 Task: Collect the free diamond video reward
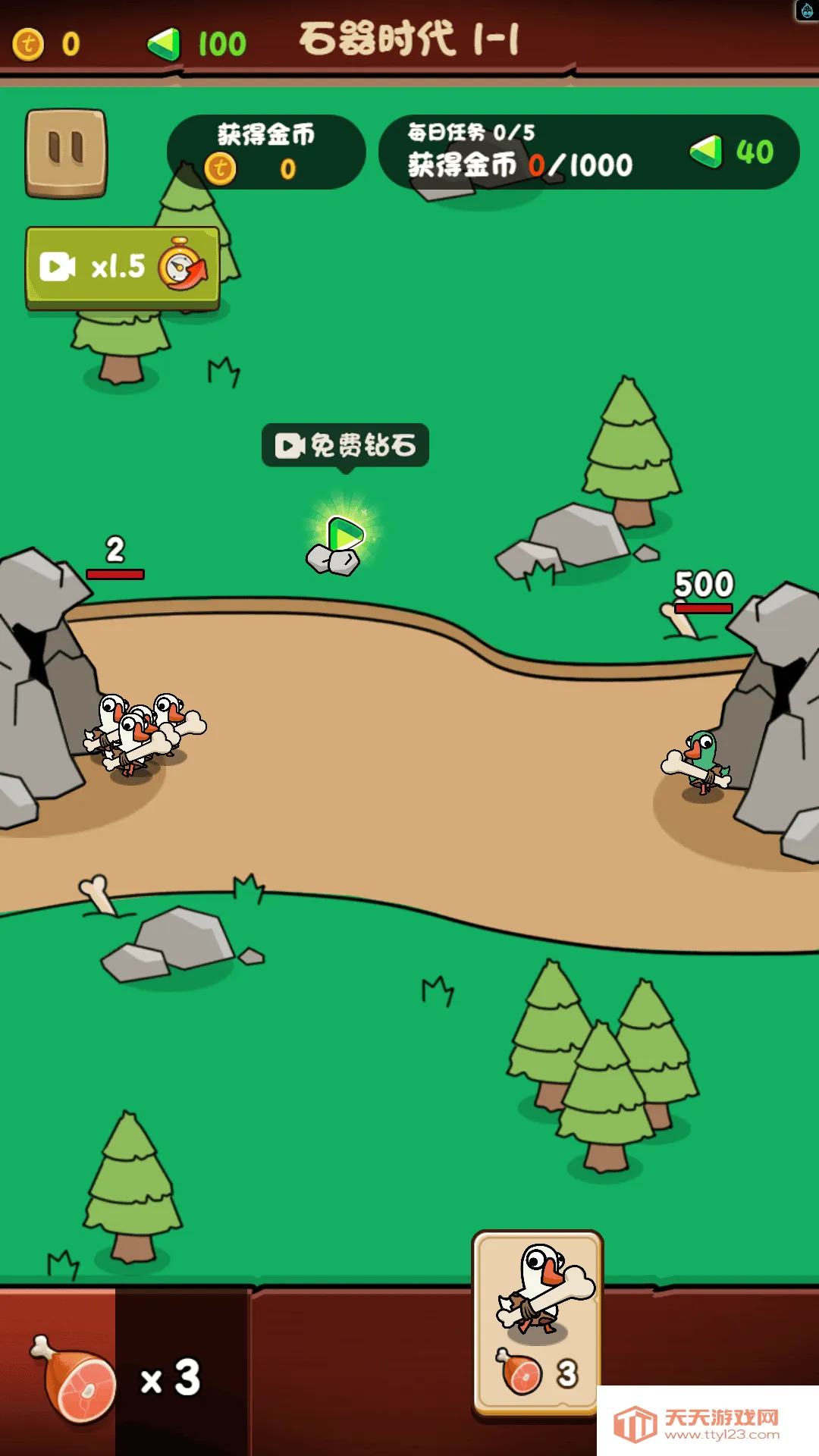tap(345, 445)
